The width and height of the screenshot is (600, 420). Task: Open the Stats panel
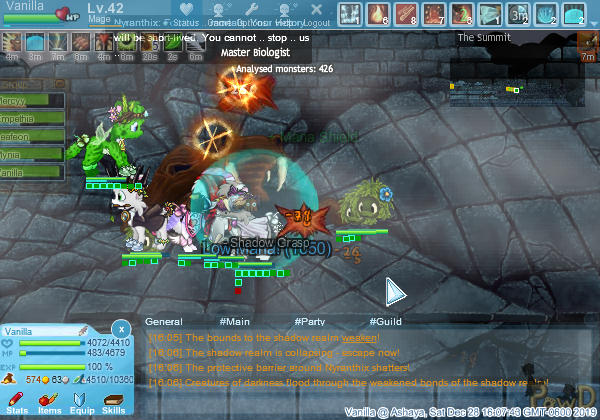18,402
